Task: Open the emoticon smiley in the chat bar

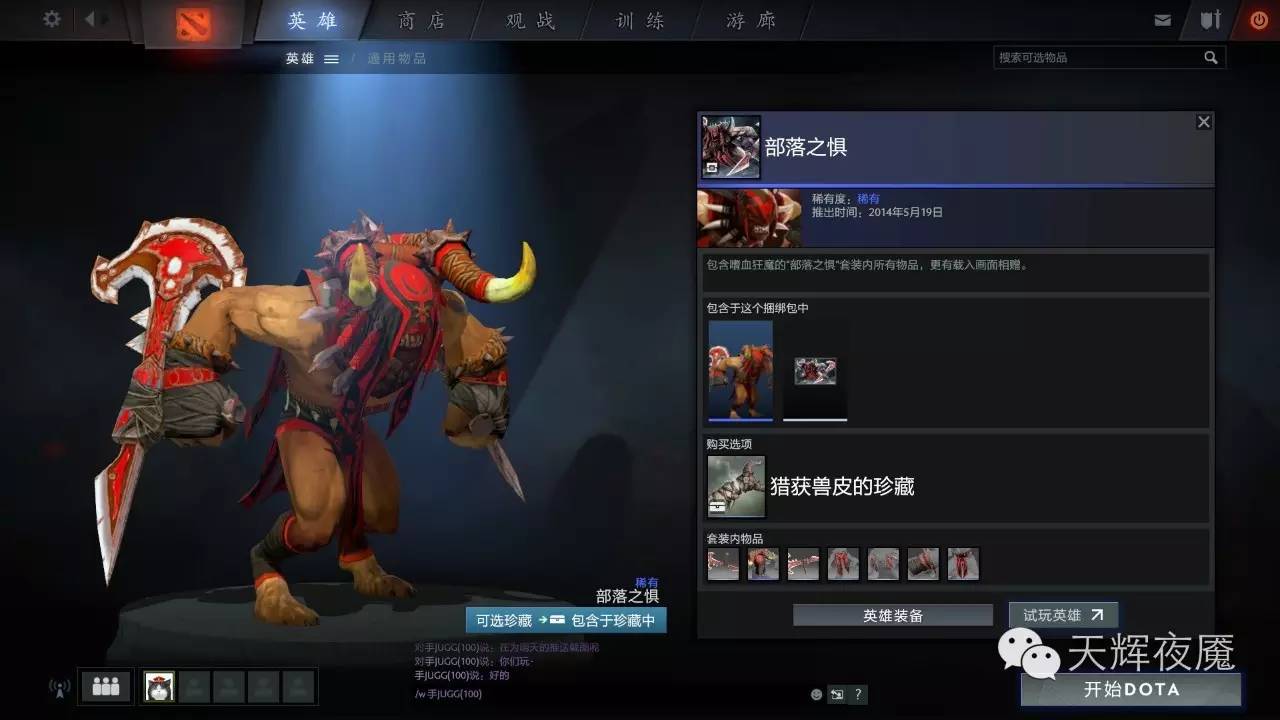Action: (815, 693)
